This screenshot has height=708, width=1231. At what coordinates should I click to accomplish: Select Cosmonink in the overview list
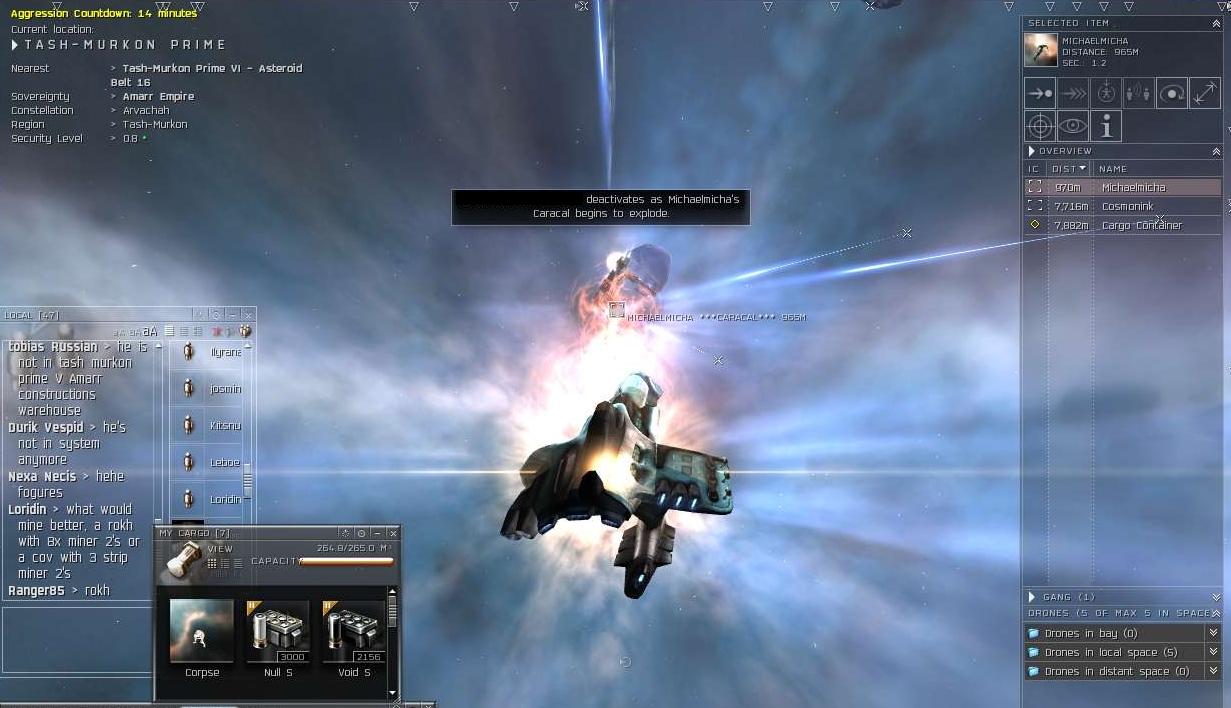tap(1127, 206)
